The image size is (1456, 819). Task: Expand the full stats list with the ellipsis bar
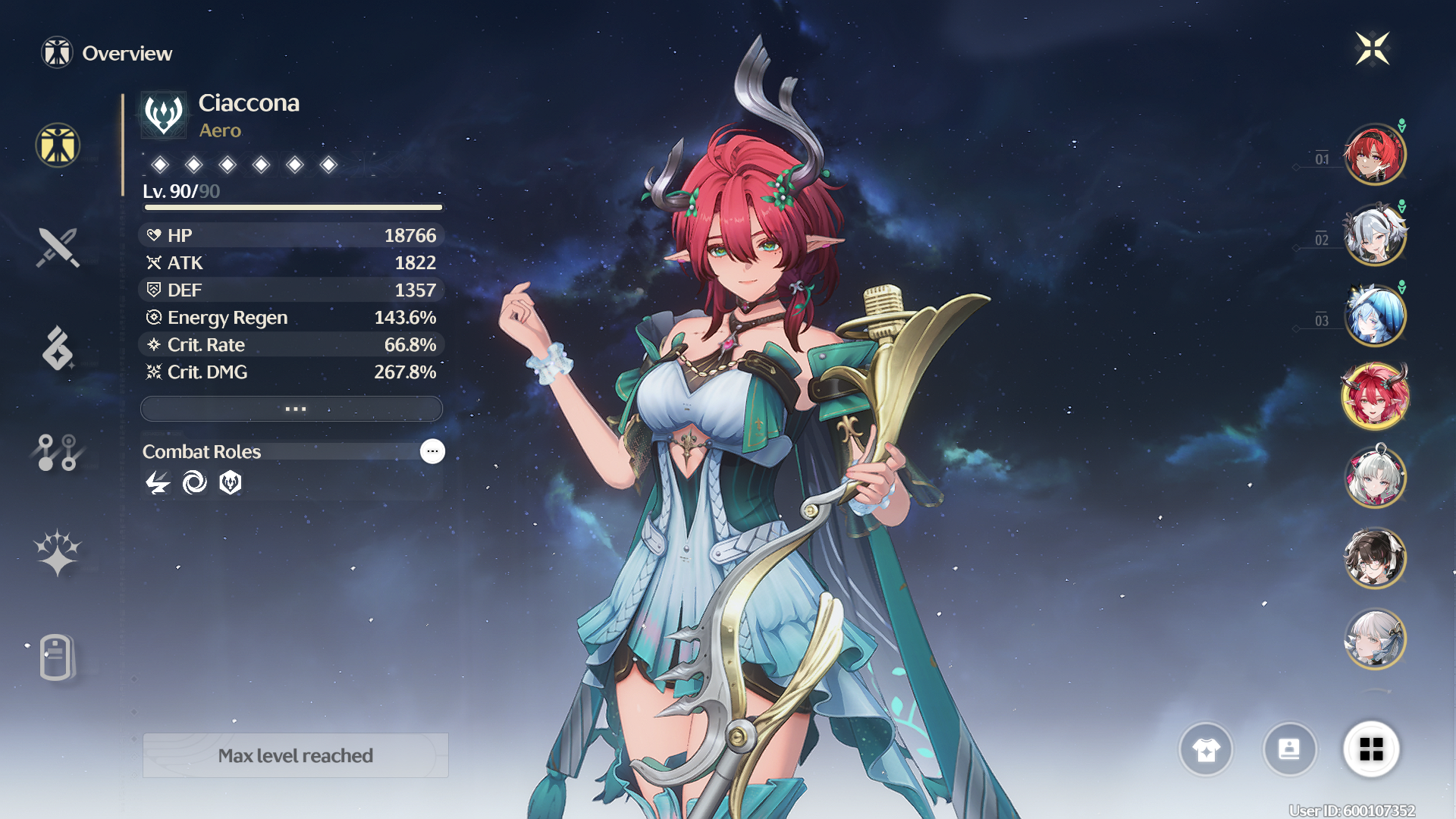pyautogui.click(x=292, y=409)
